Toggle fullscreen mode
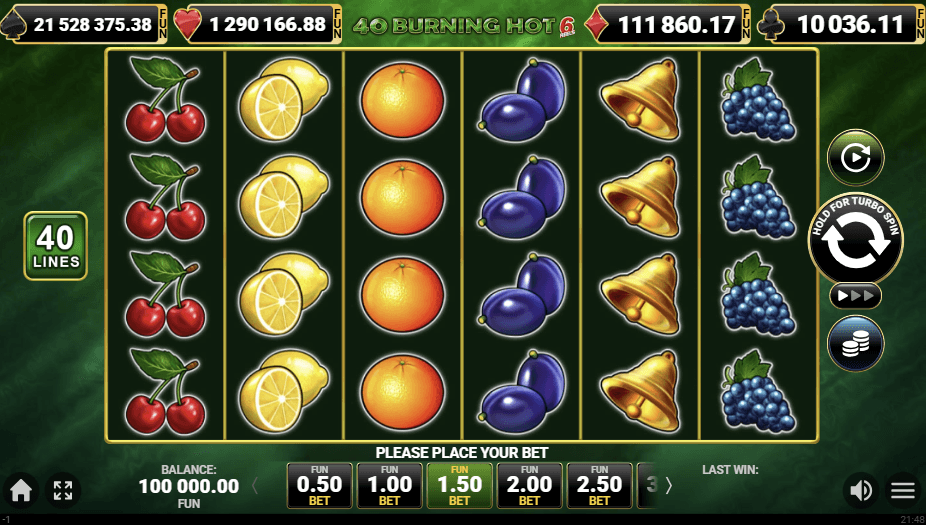 coord(62,490)
